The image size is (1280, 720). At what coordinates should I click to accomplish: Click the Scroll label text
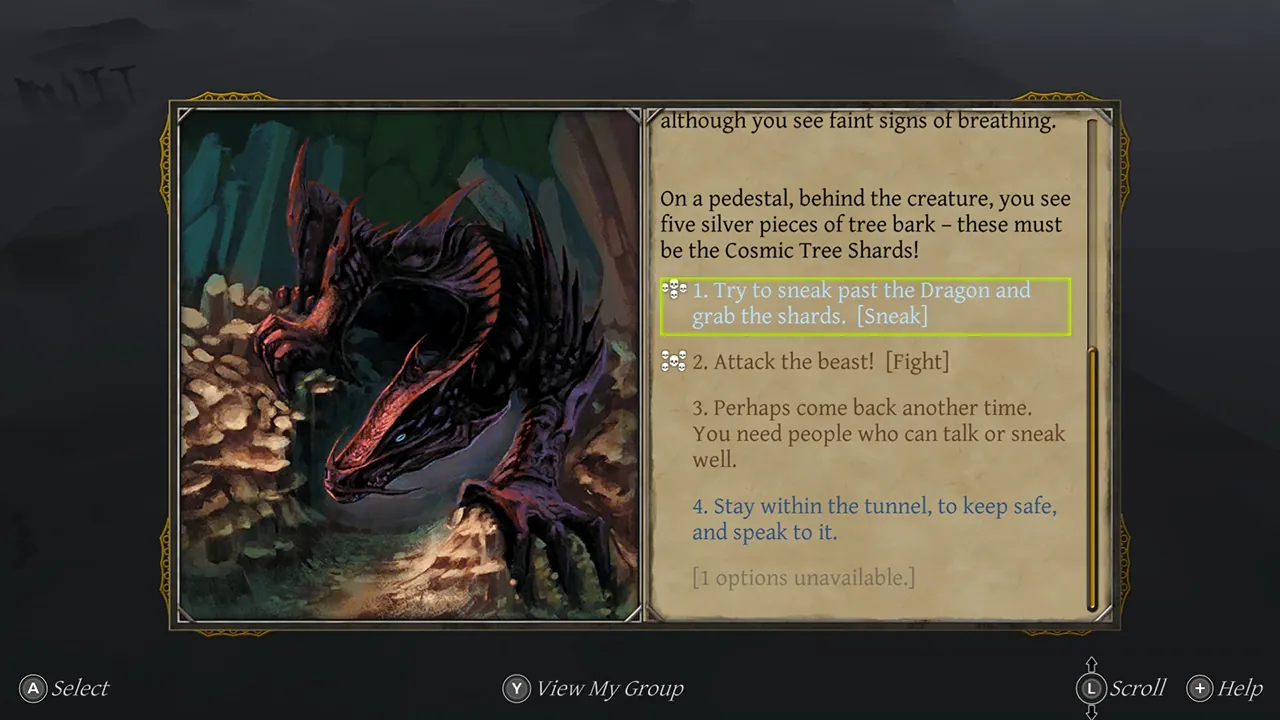pos(1138,688)
